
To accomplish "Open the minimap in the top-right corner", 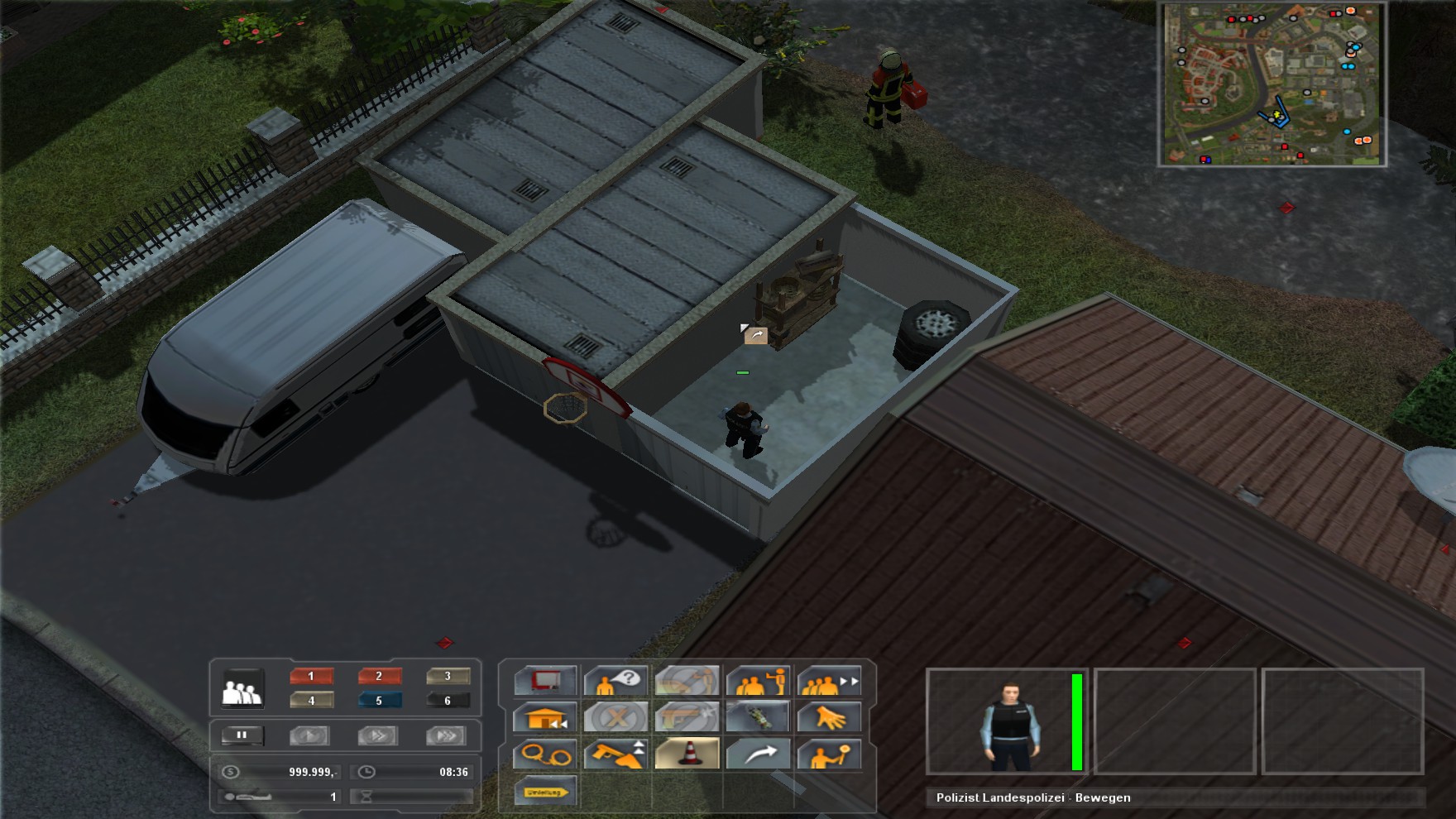I will [1272, 84].
